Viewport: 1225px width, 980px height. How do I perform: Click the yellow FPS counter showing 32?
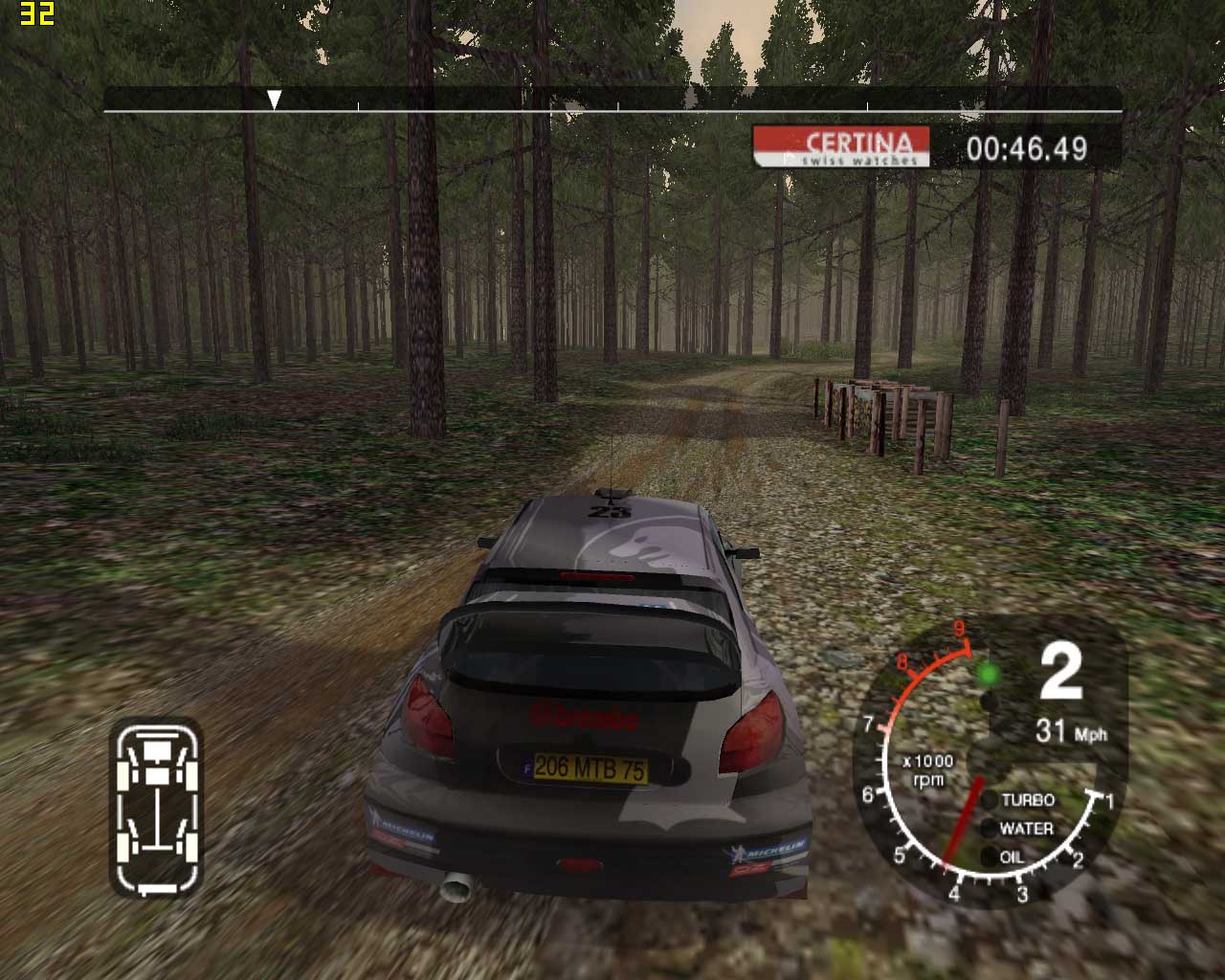36,14
